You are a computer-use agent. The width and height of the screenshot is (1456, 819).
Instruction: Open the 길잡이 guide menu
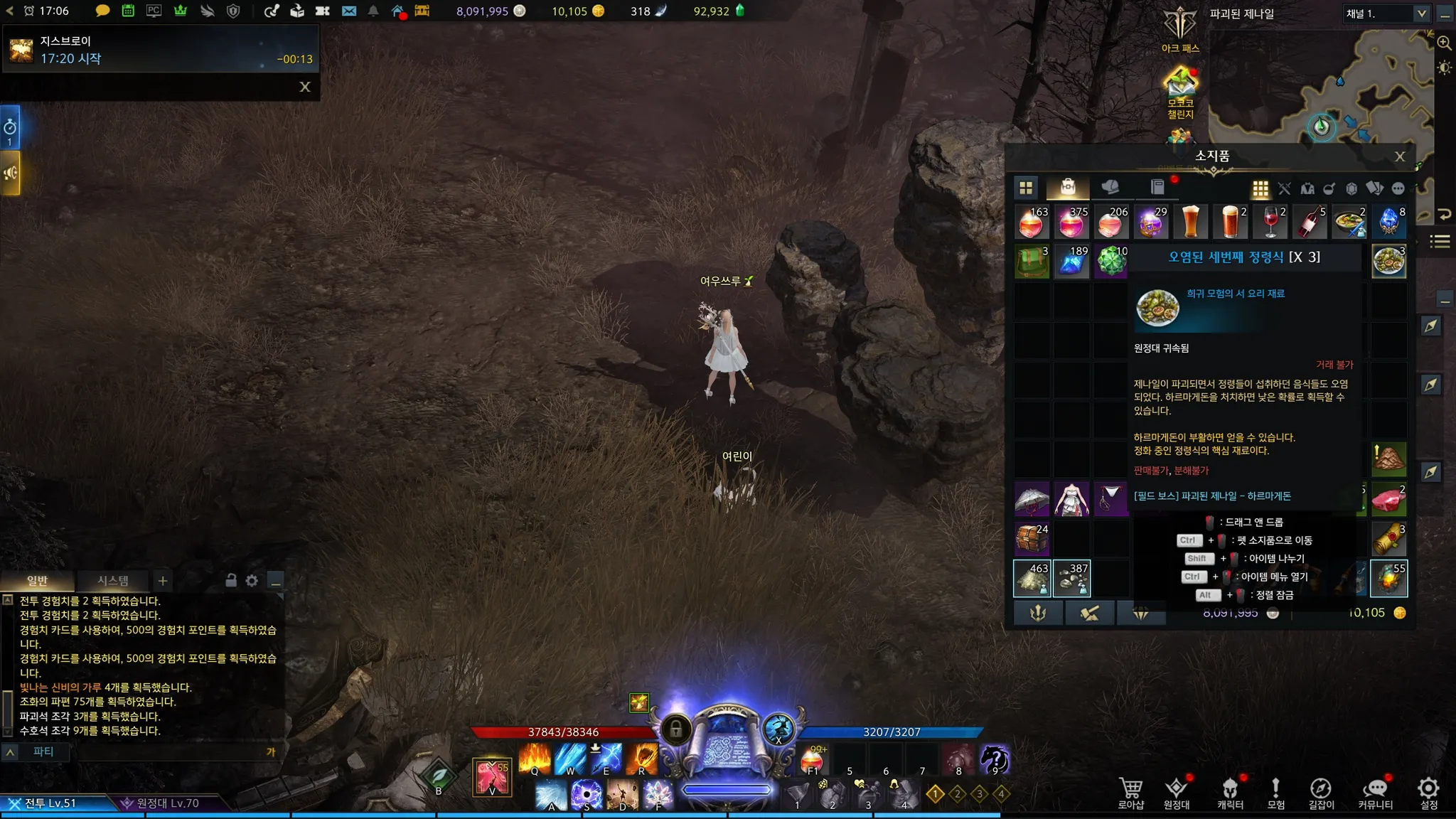coord(1321,792)
